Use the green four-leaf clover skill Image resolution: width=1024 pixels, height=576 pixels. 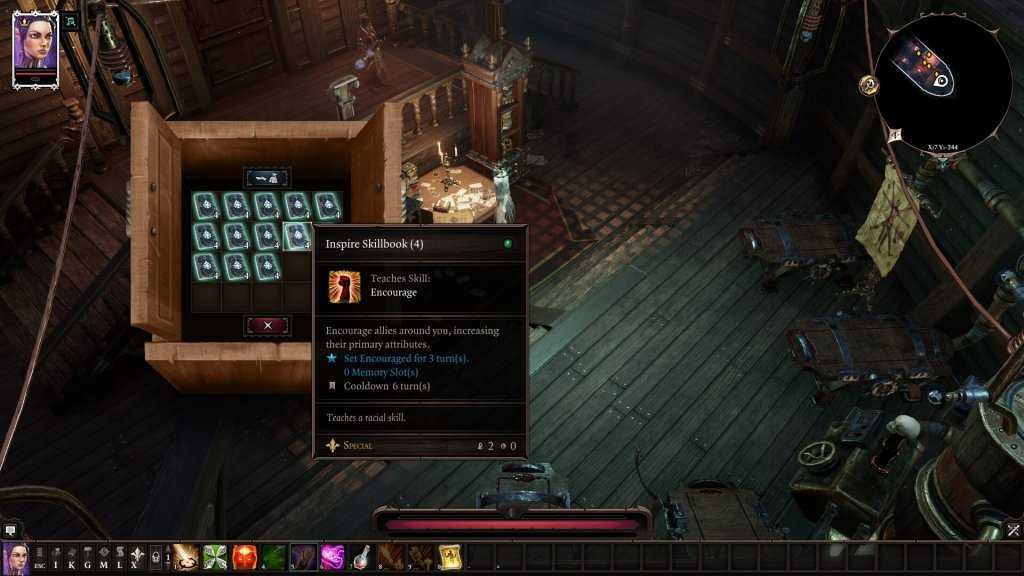pyautogui.click(x=215, y=556)
